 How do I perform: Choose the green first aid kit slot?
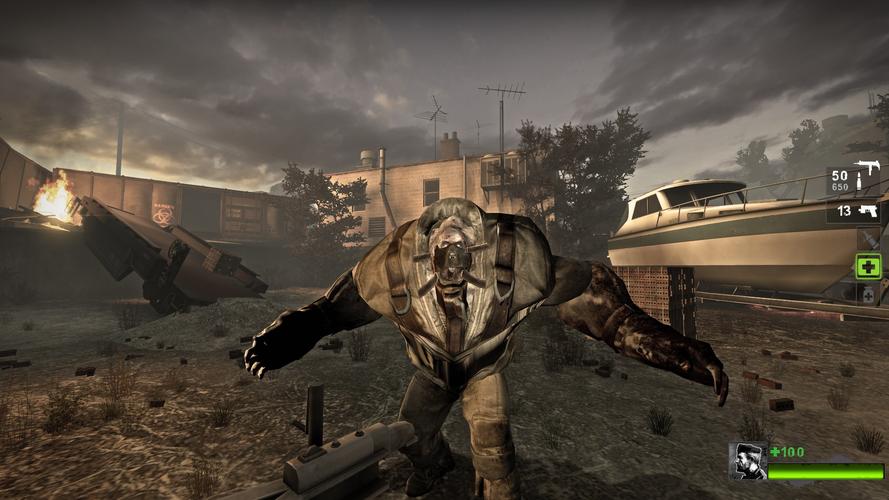[x=867, y=266]
